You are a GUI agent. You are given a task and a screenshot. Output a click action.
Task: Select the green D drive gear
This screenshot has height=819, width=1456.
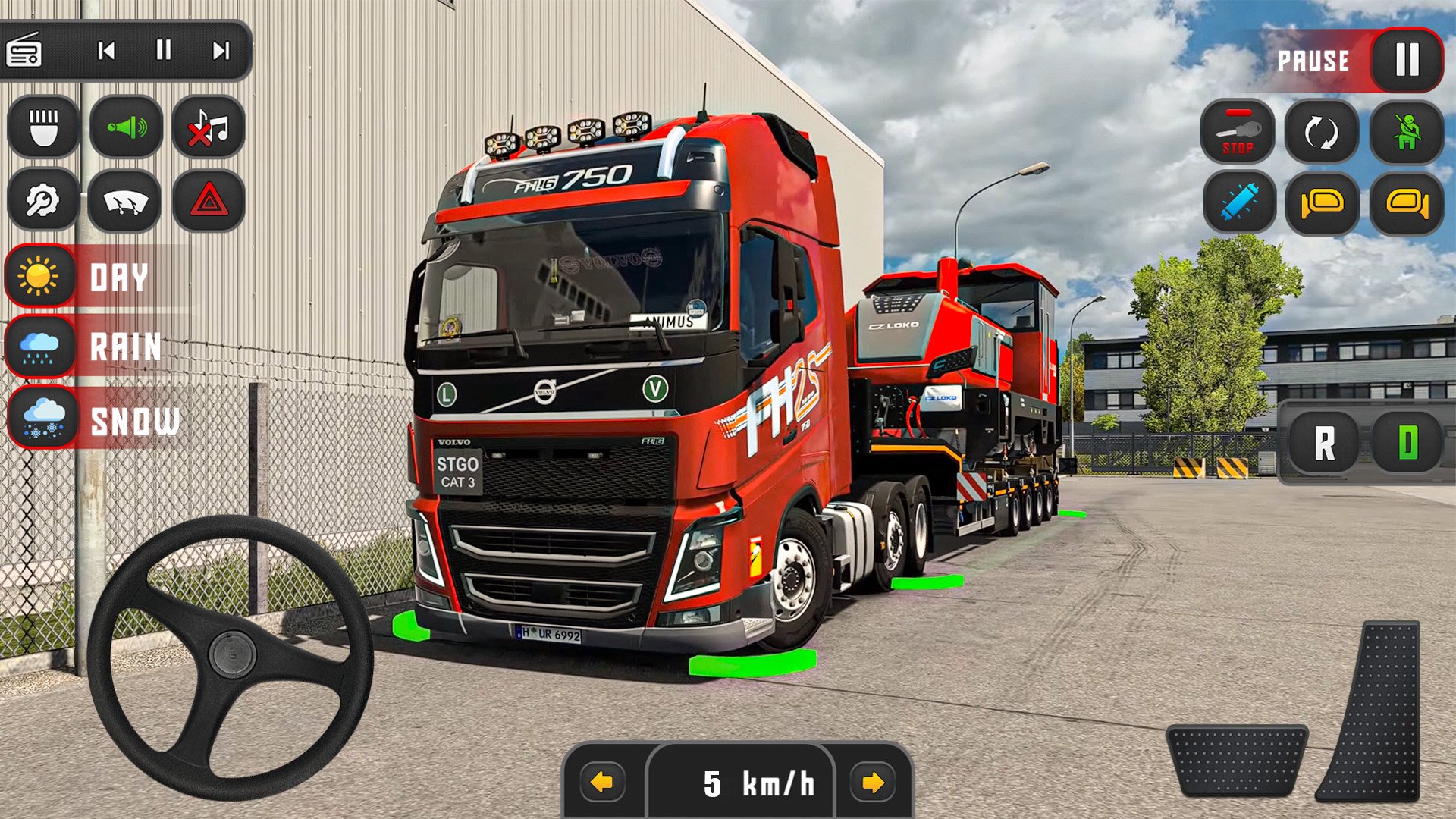tap(1407, 443)
